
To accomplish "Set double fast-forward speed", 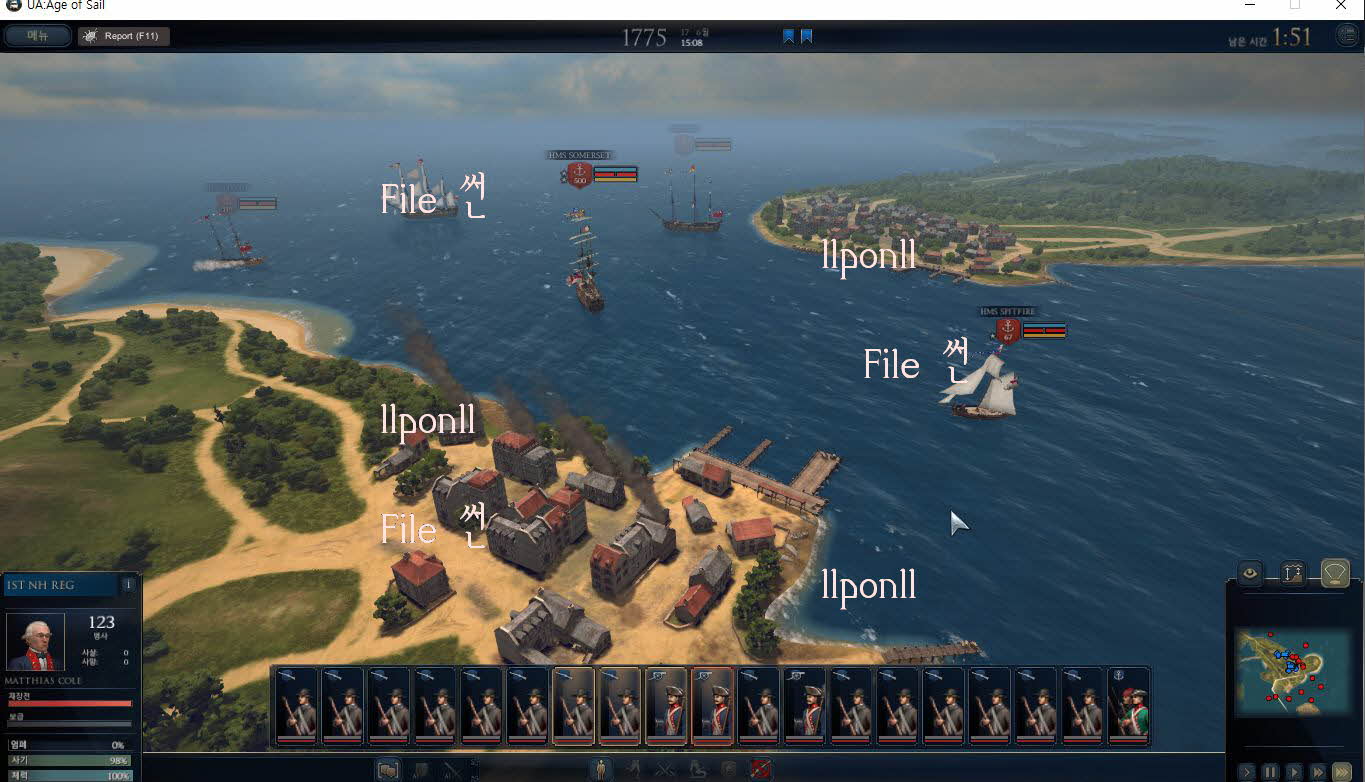I will 1318,772.
